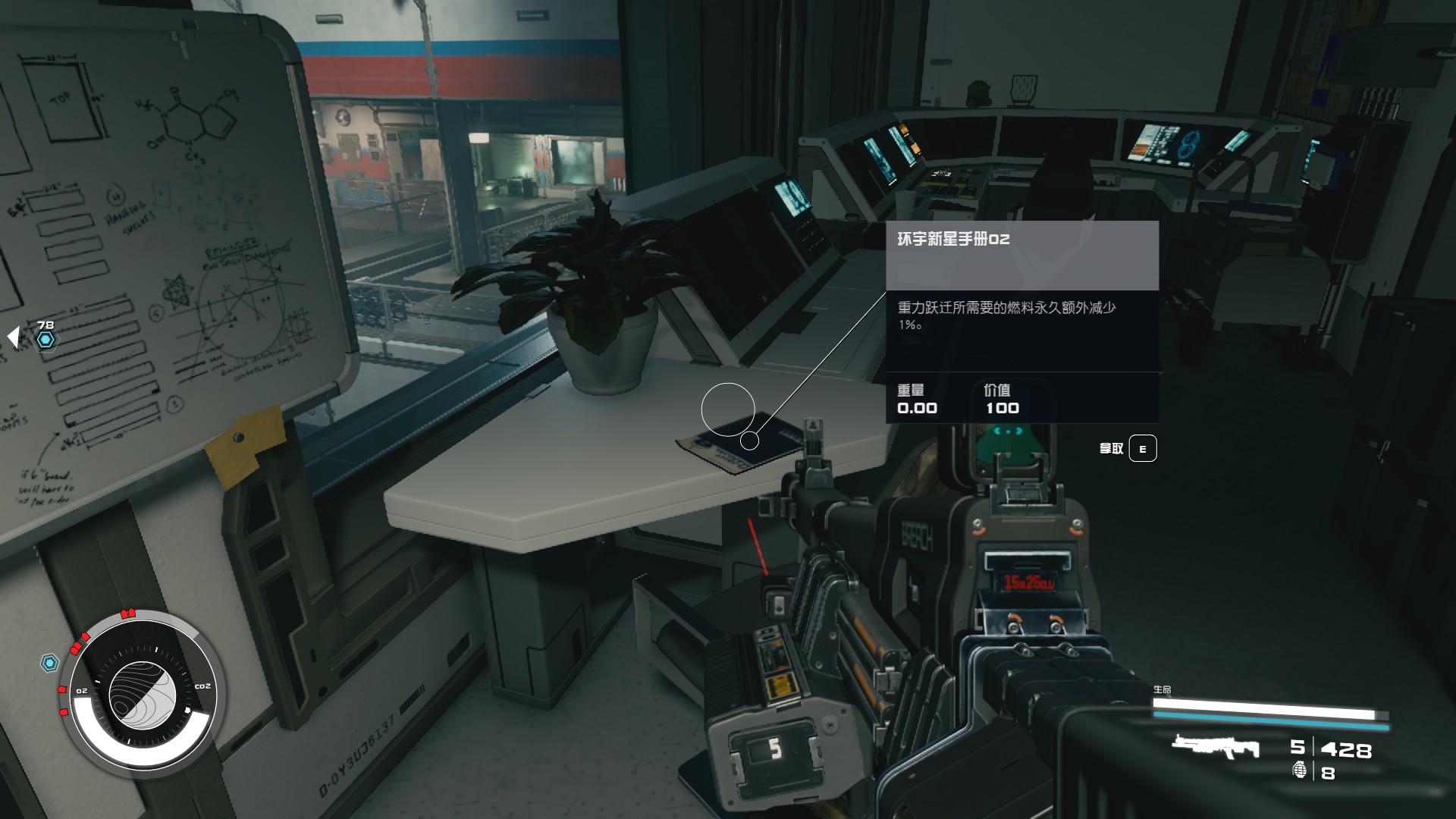This screenshot has height=819, width=1456.
Task: Click the 环宇新星手册02 item info card
Action: click(x=1021, y=322)
